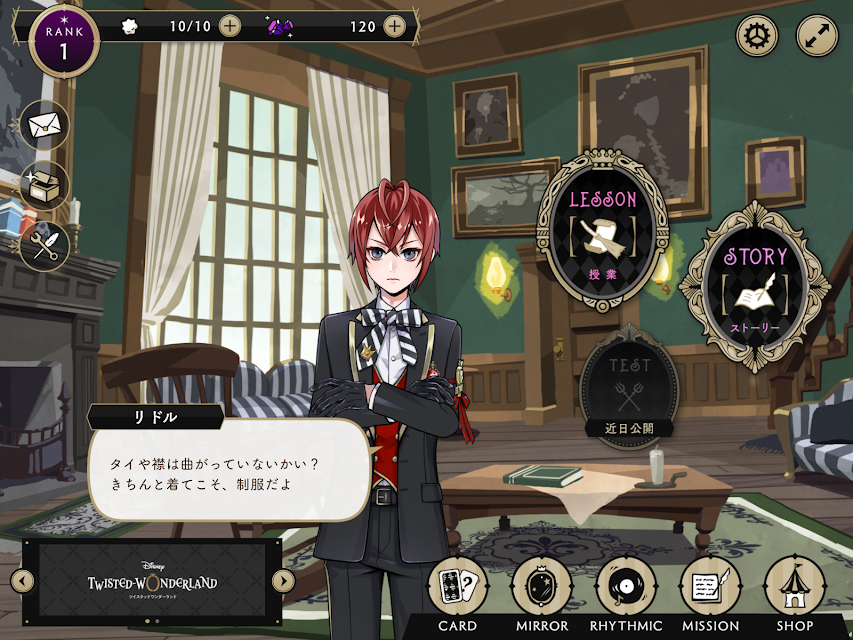Show the next banner
Viewport: 853px width, 640px height.
[x=283, y=581]
